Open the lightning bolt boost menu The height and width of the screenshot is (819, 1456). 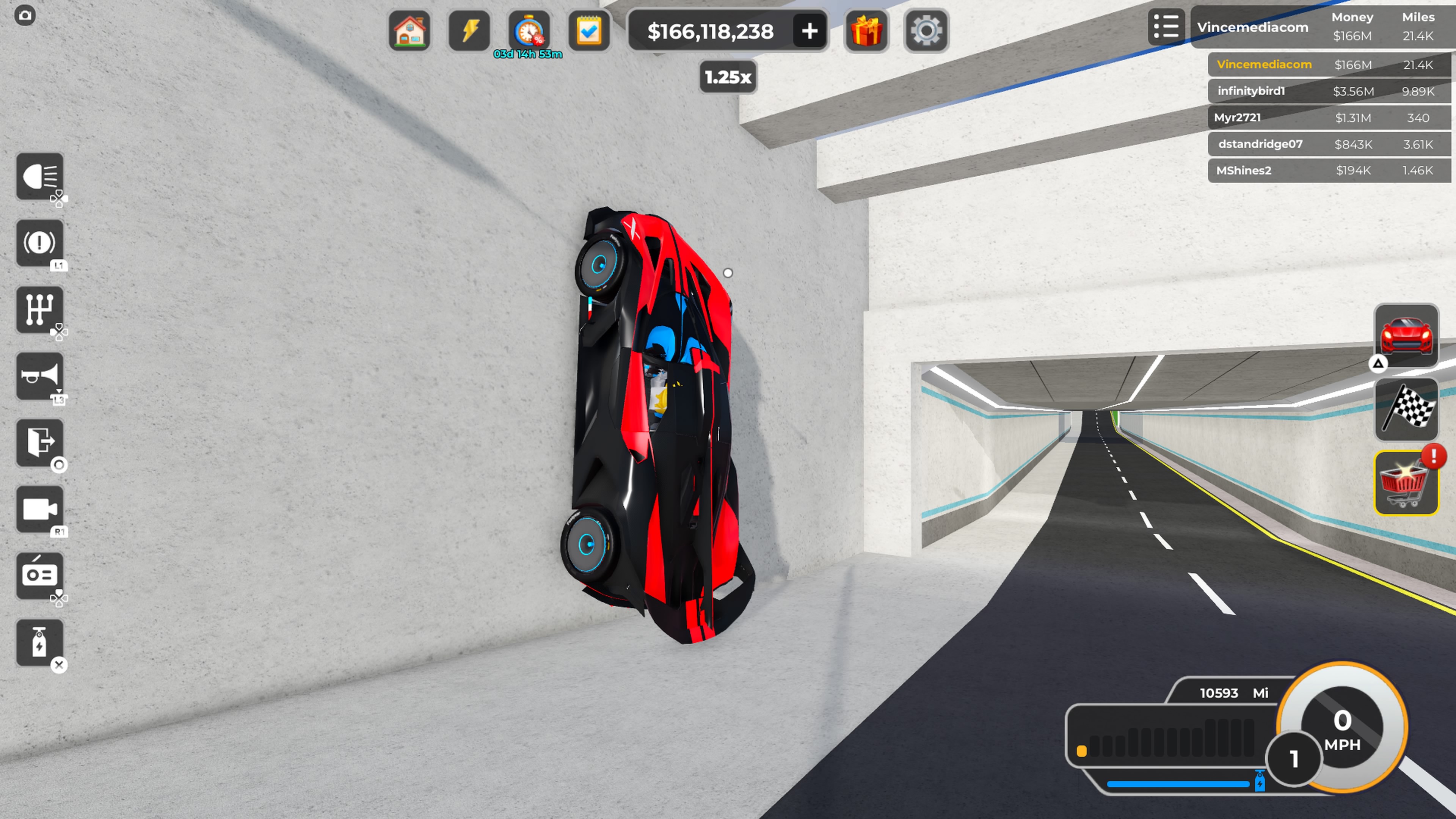tap(469, 30)
